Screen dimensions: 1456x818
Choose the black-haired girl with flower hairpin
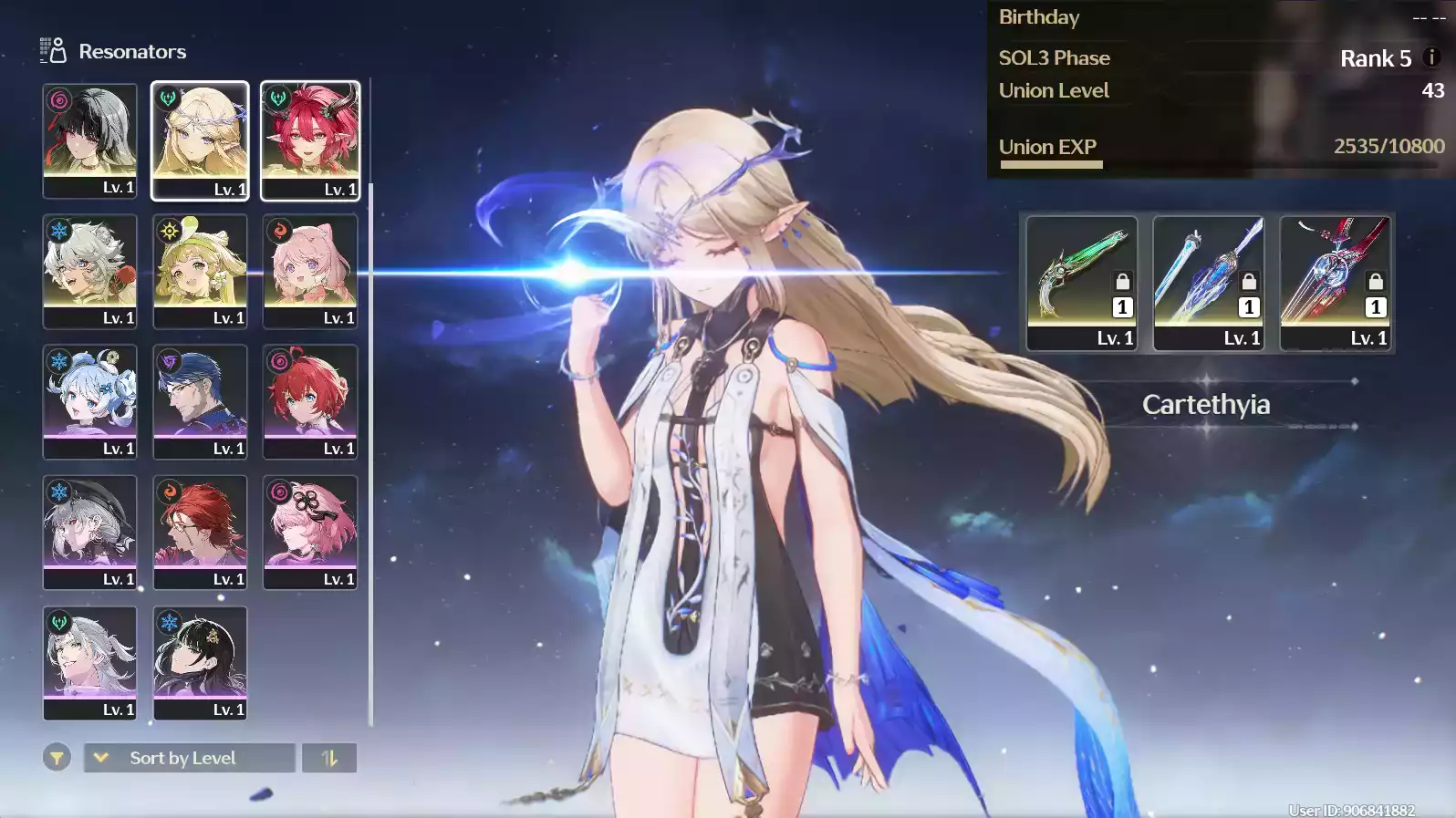tap(200, 663)
